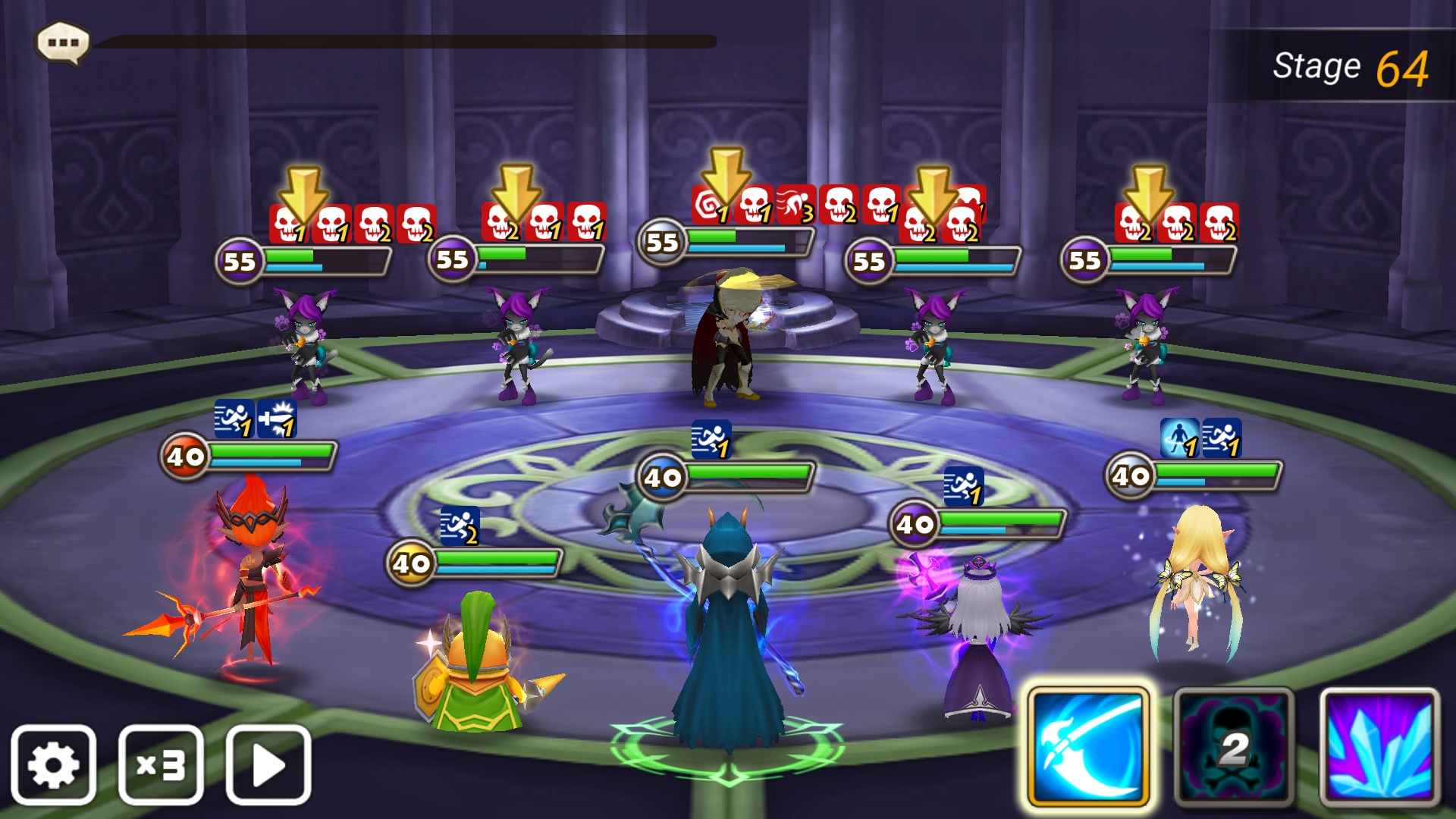Select the skull skill on cooldown
This screenshot has width=1456, height=819.
coord(1234,747)
